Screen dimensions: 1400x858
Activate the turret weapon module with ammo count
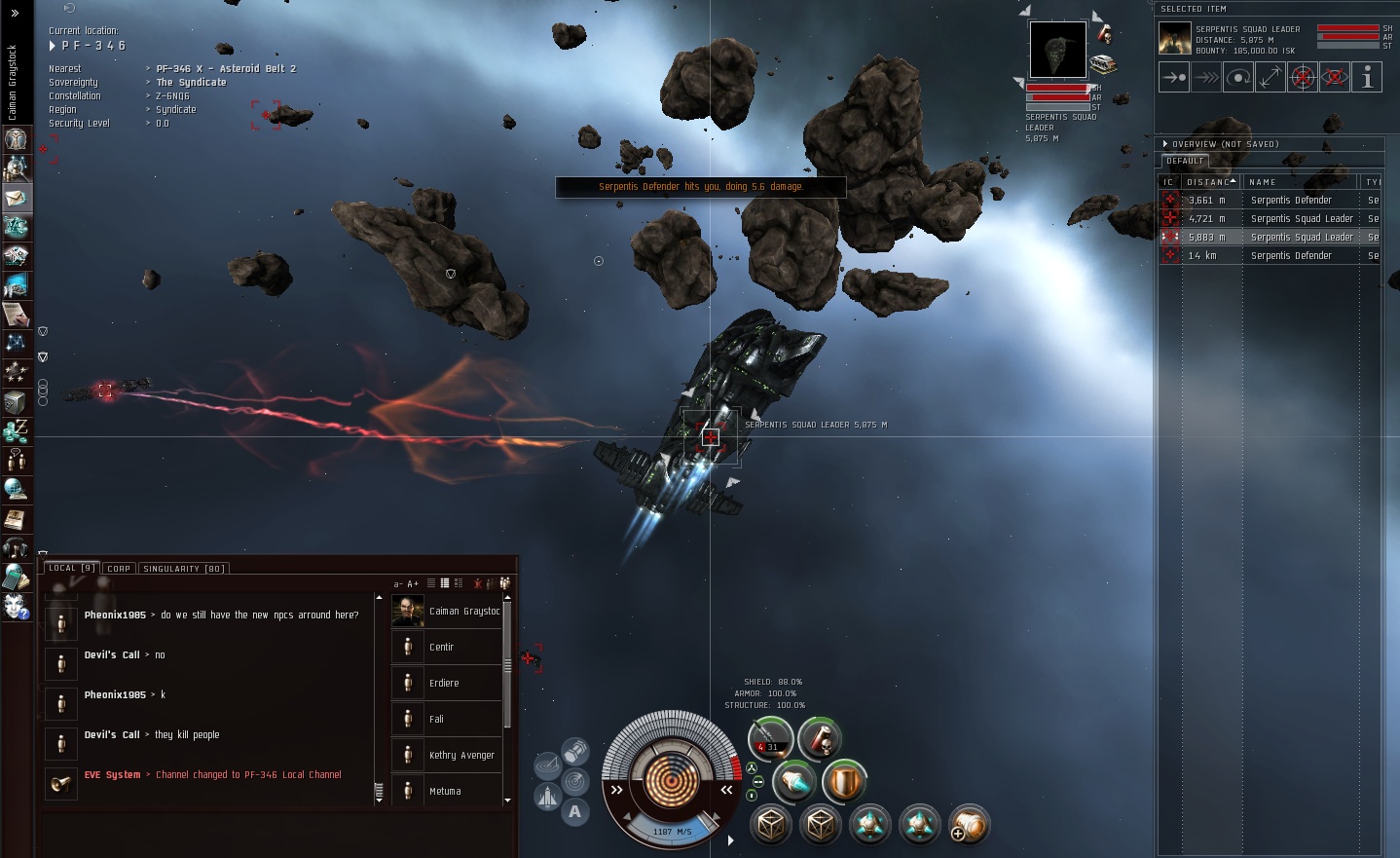pos(771,738)
